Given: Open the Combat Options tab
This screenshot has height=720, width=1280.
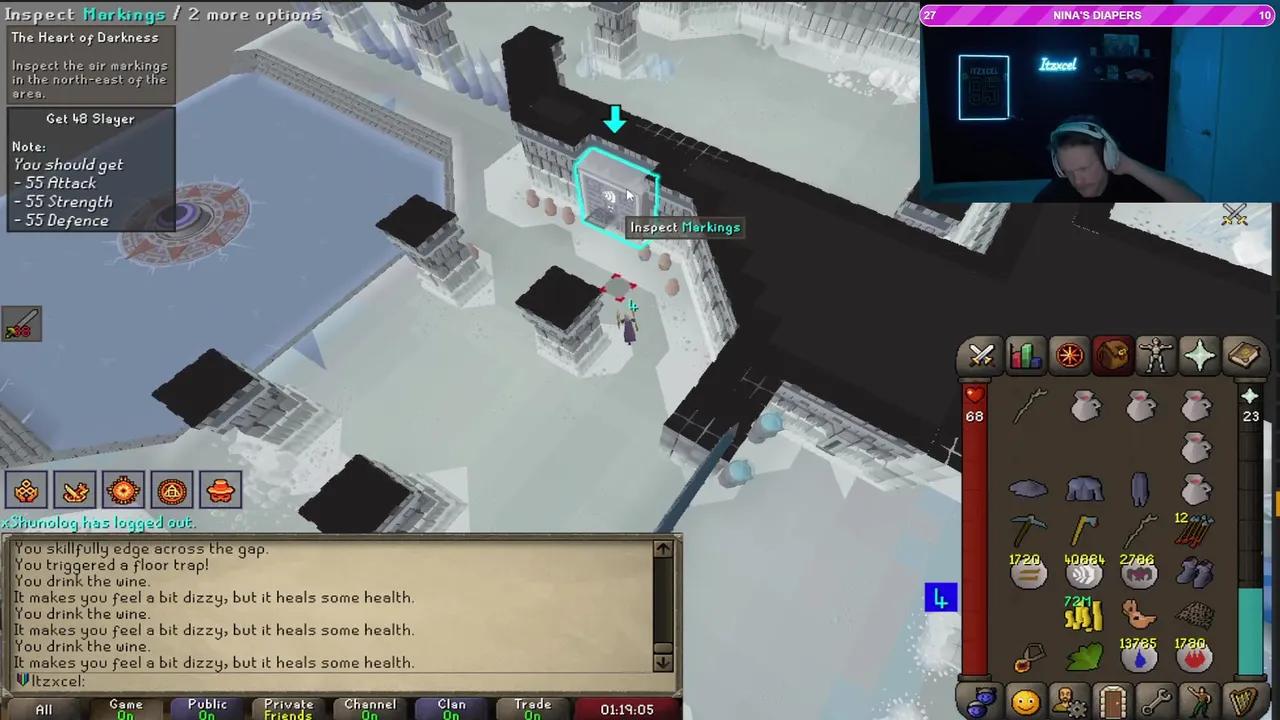Looking at the screenshot, I should tap(983, 357).
